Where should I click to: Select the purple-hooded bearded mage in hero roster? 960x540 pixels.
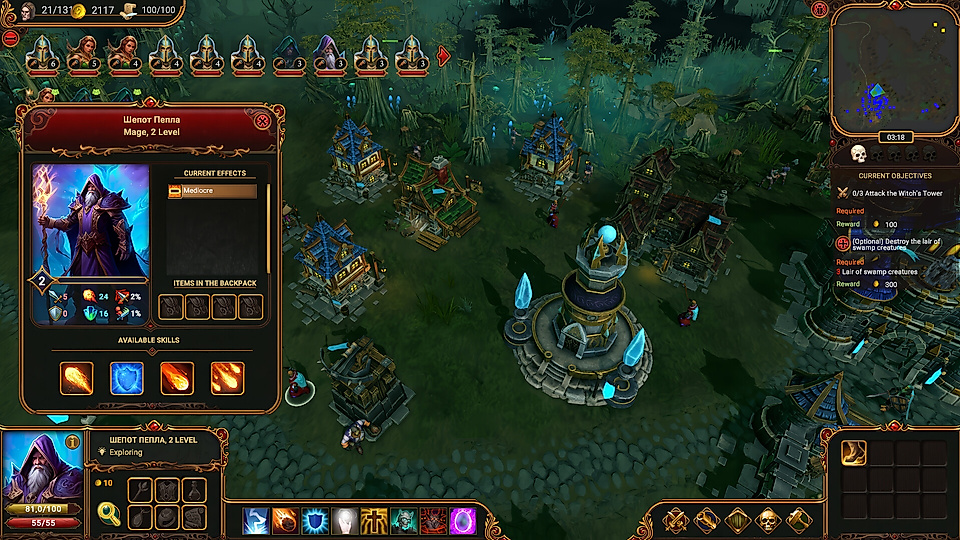point(327,54)
